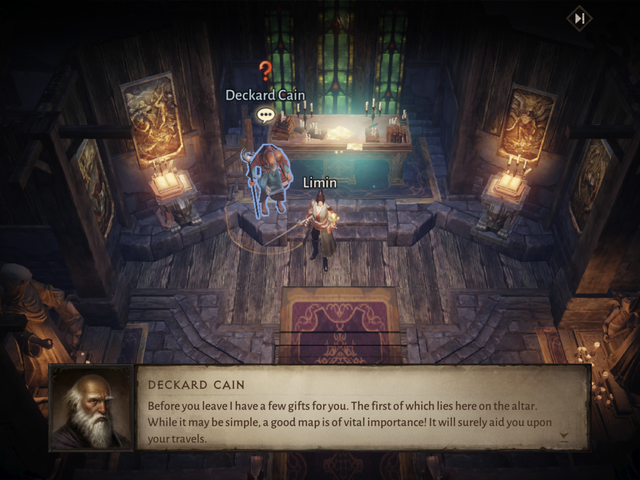The width and height of the screenshot is (640, 480).
Task: Advance Deckard Cain's dialogue with the arrow
Action: (x=564, y=436)
